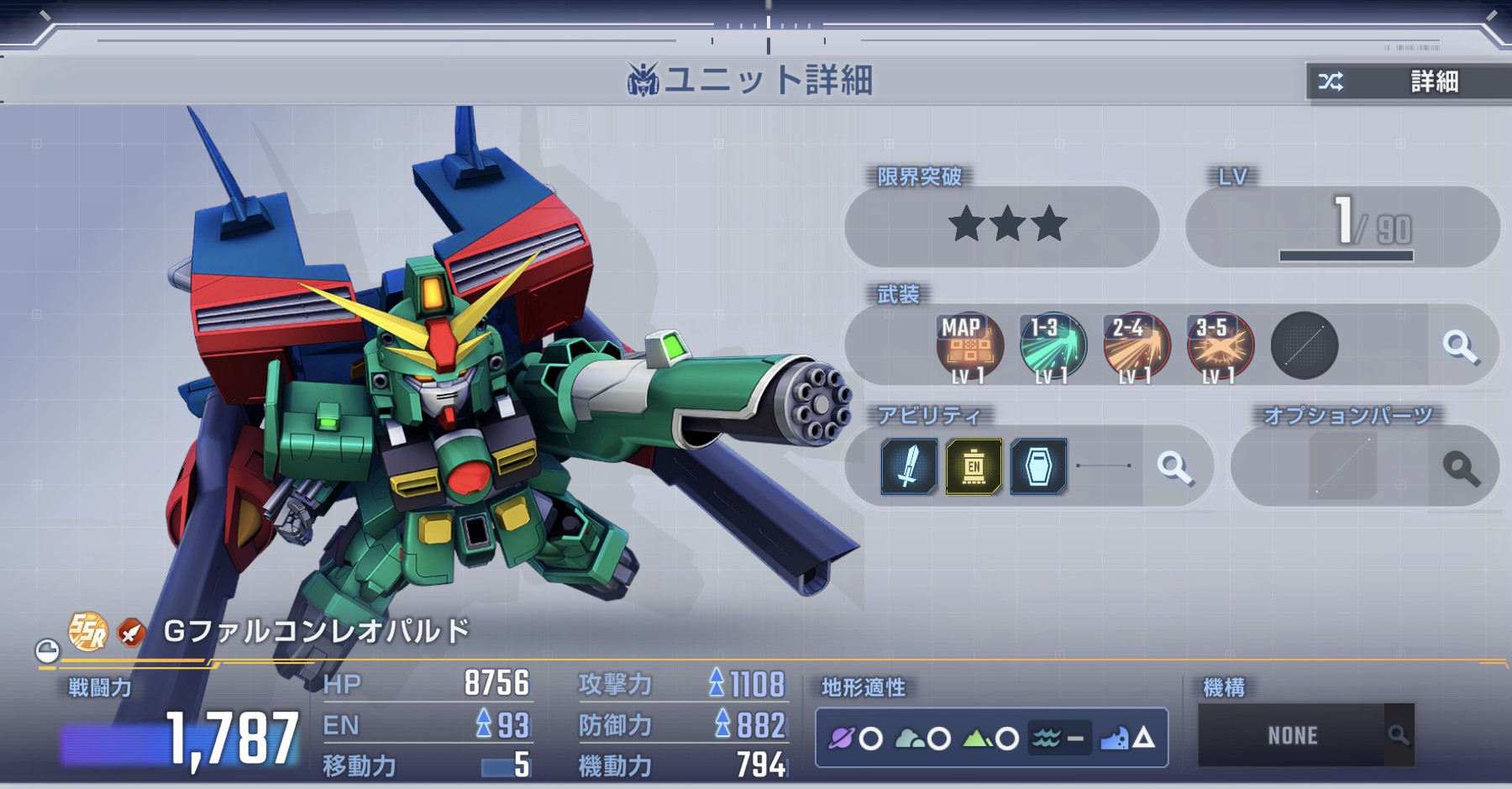The image size is (1512, 789).
Task: Open the option parts magnifier
Action: [1461, 468]
